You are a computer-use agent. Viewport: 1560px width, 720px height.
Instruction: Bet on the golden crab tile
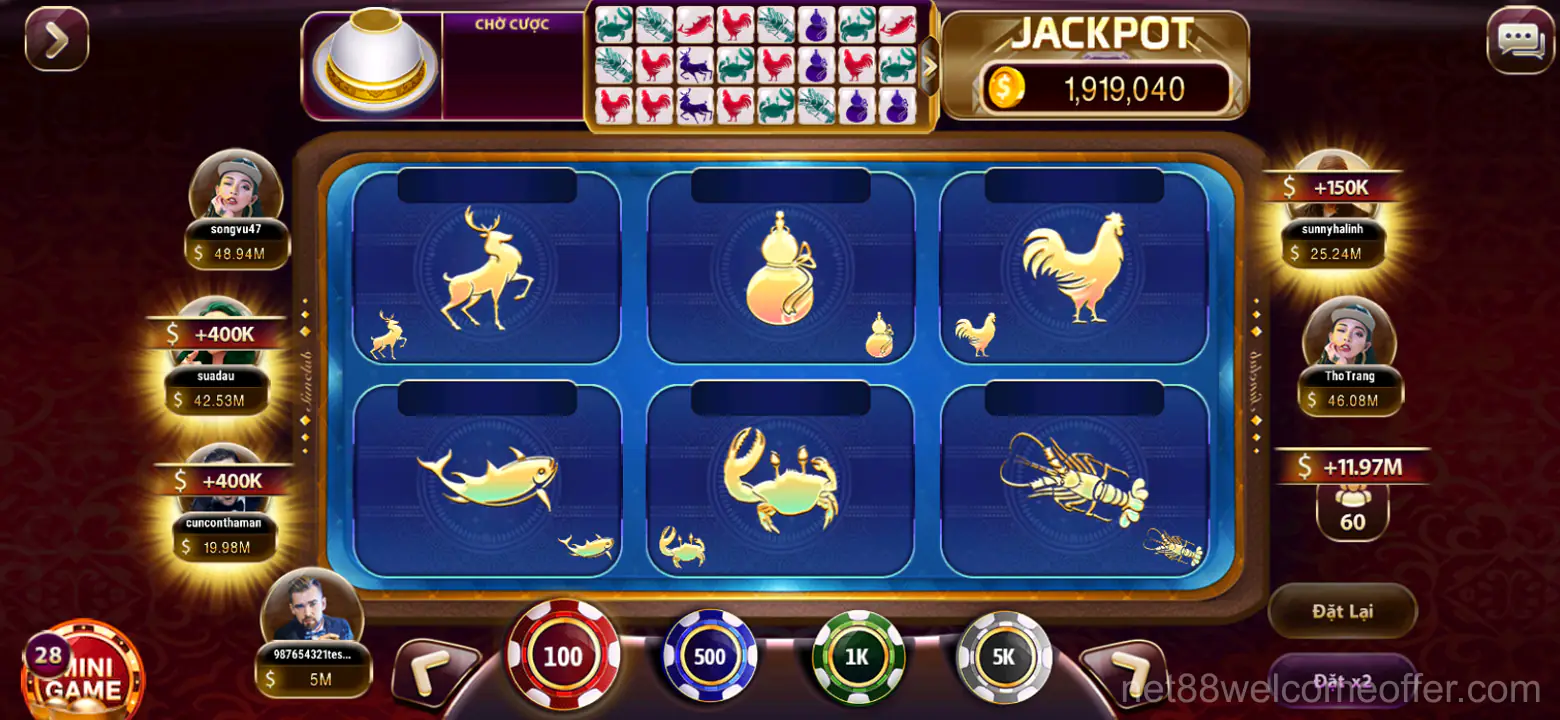pyautogui.click(x=781, y=481)
